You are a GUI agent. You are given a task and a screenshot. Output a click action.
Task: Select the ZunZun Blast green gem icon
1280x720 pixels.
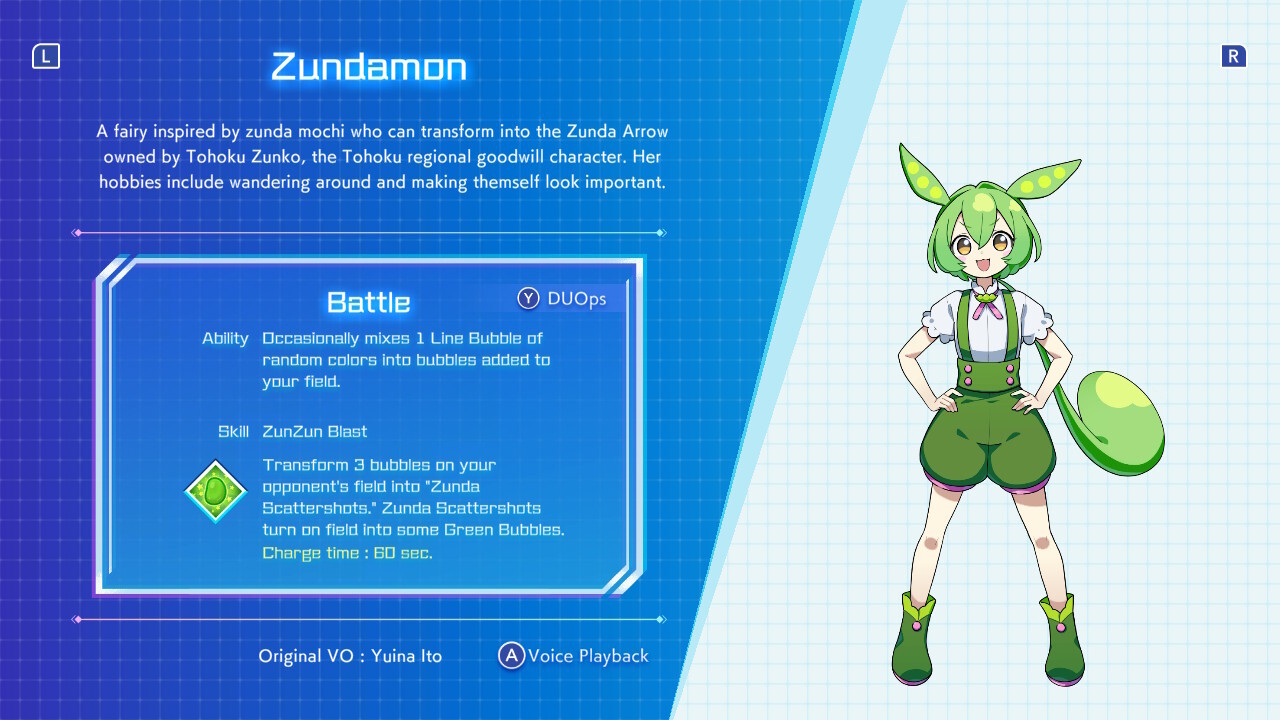tap(215, 491)
